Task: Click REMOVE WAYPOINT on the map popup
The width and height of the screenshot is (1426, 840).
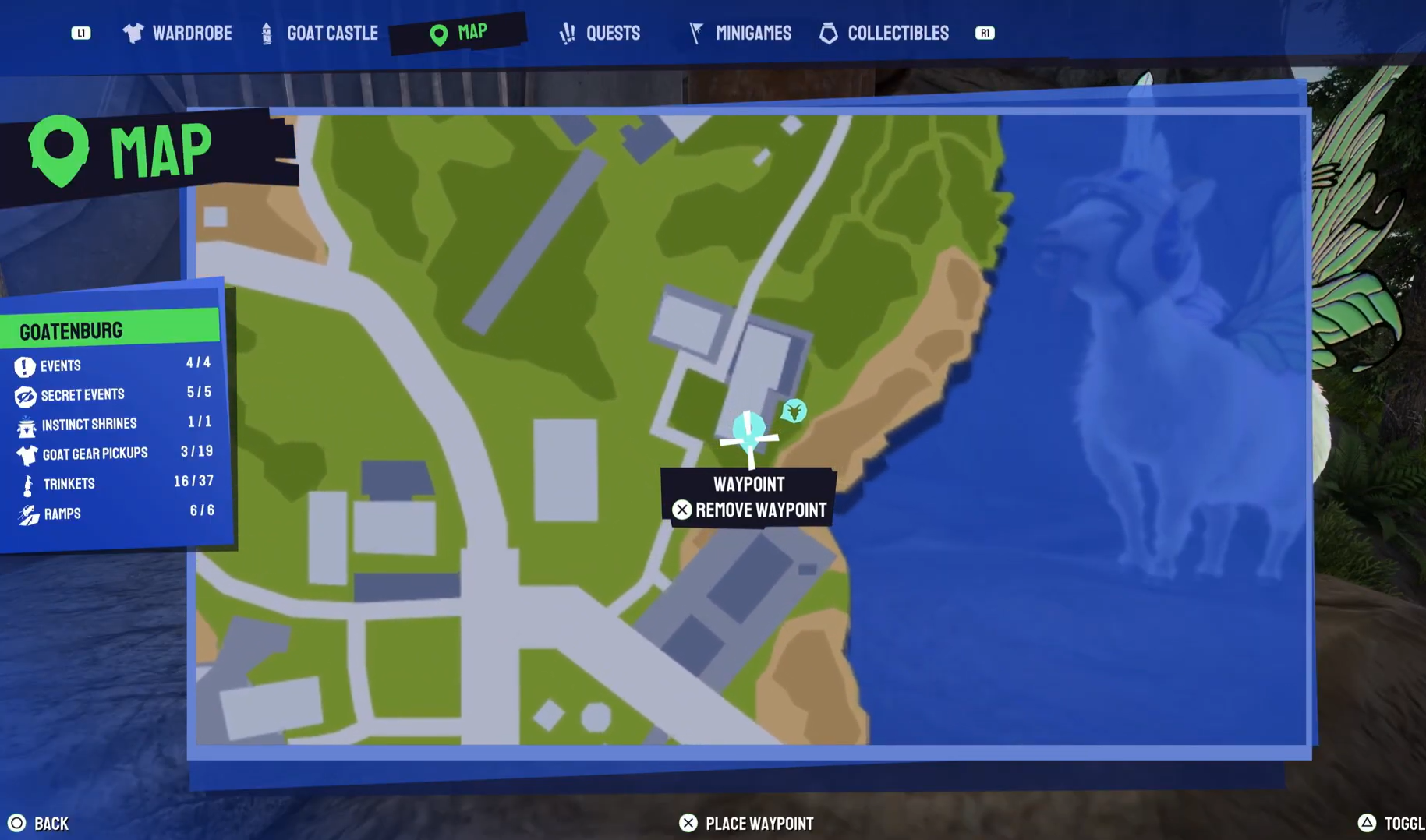Action: click(x=760, y=510)
